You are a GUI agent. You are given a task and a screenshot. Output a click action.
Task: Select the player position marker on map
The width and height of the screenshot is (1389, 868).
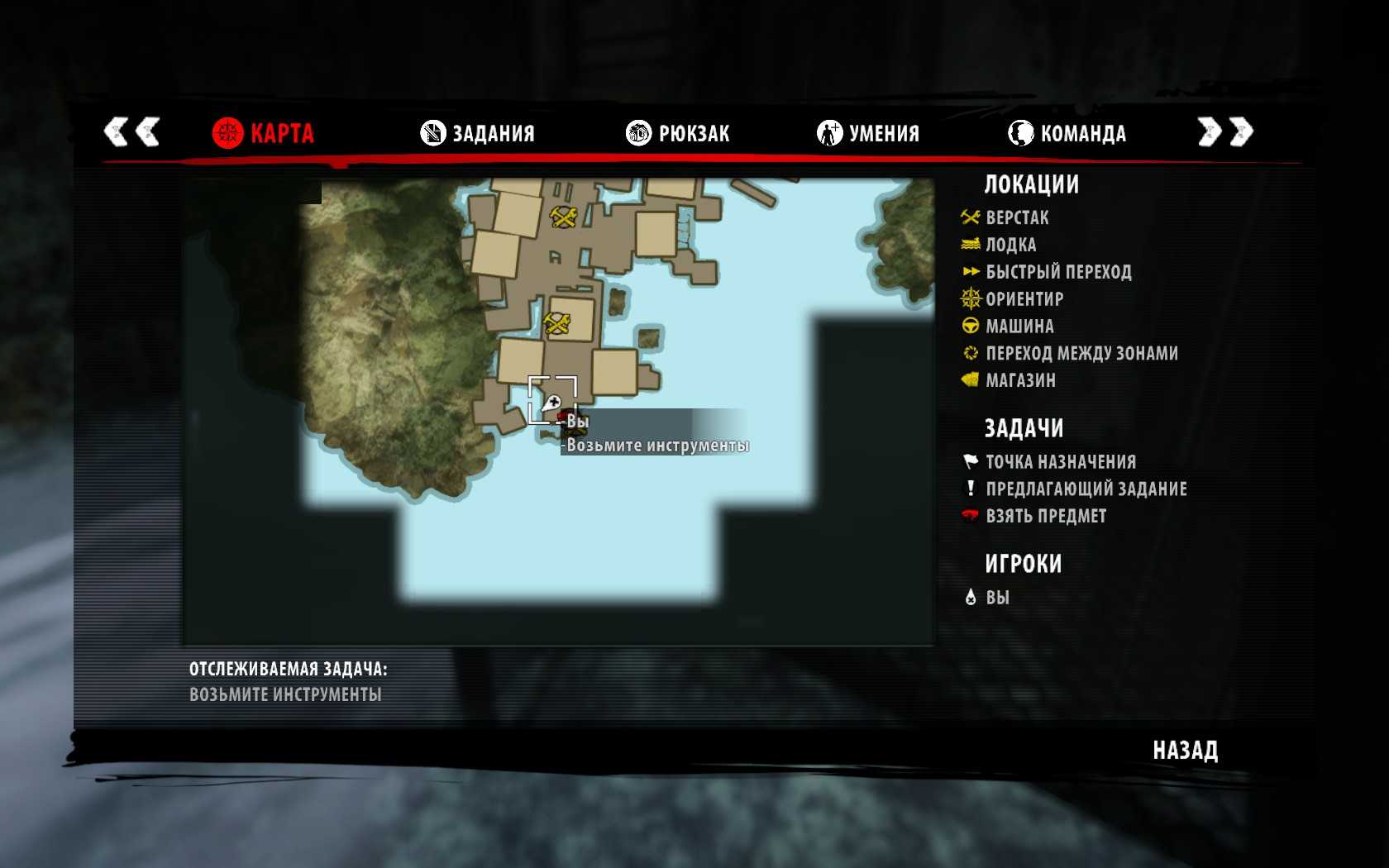tap(552, 403)
